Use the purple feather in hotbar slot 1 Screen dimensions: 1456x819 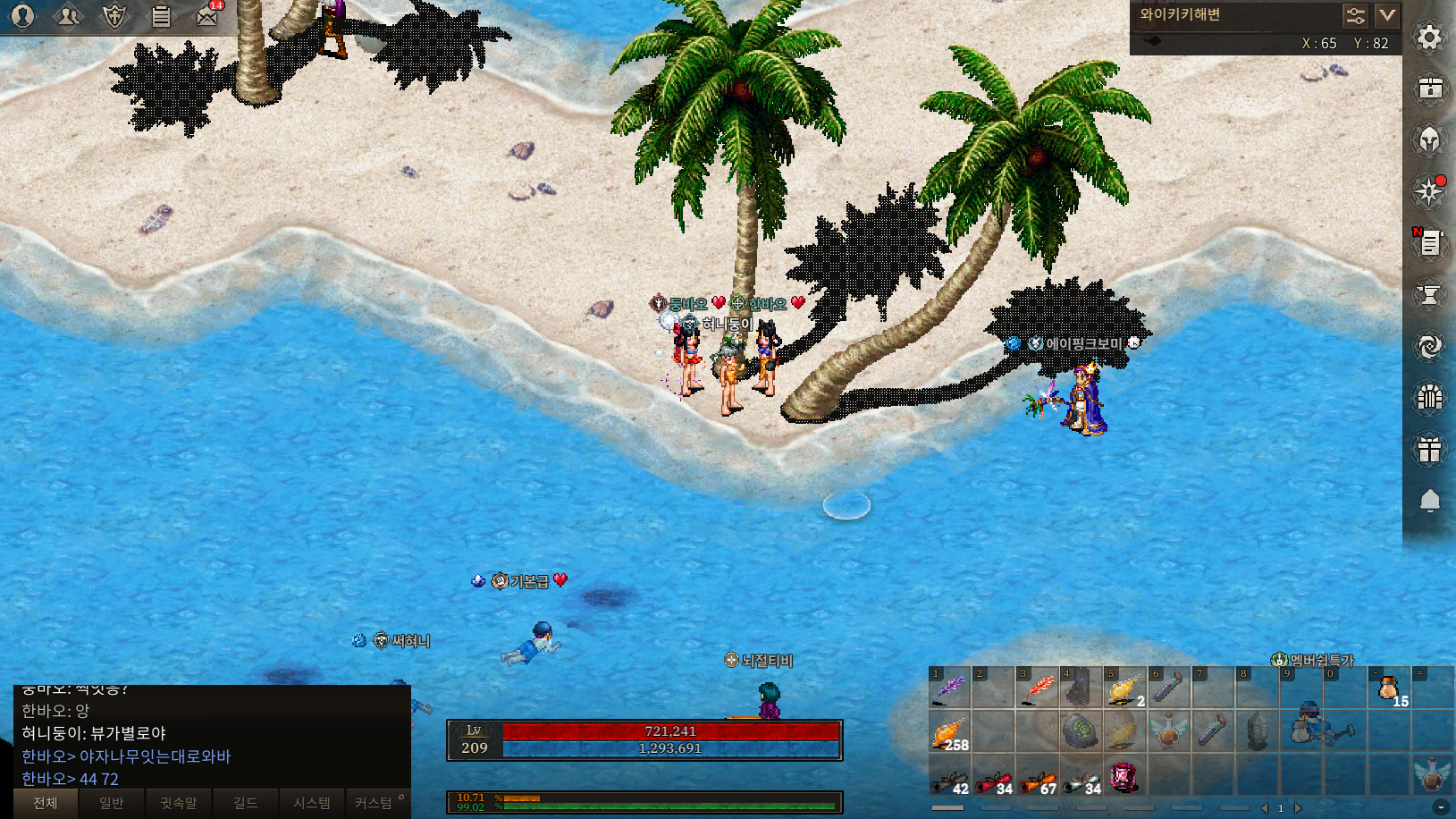pyautogui.click(x=949, y=688)
